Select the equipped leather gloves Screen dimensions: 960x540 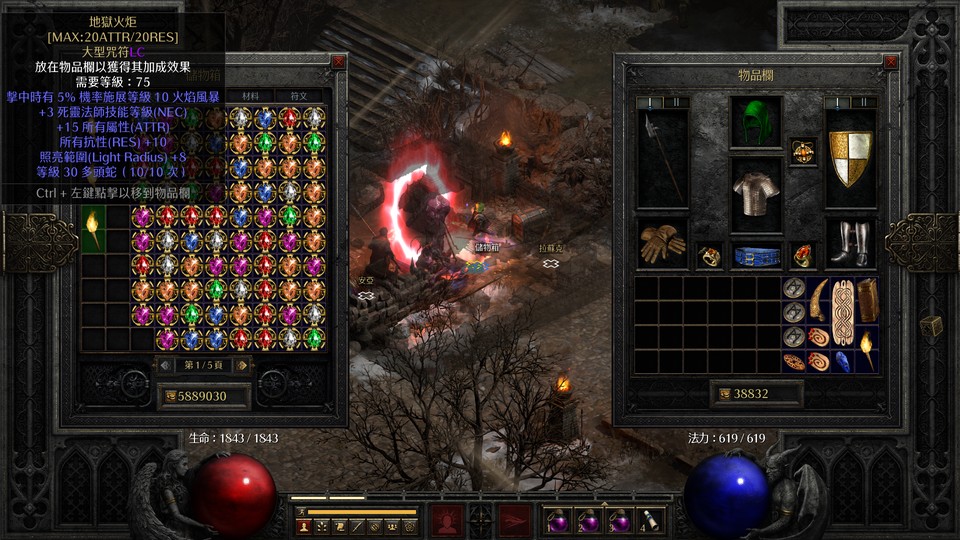pyautogui.click(x=662, y=243)
